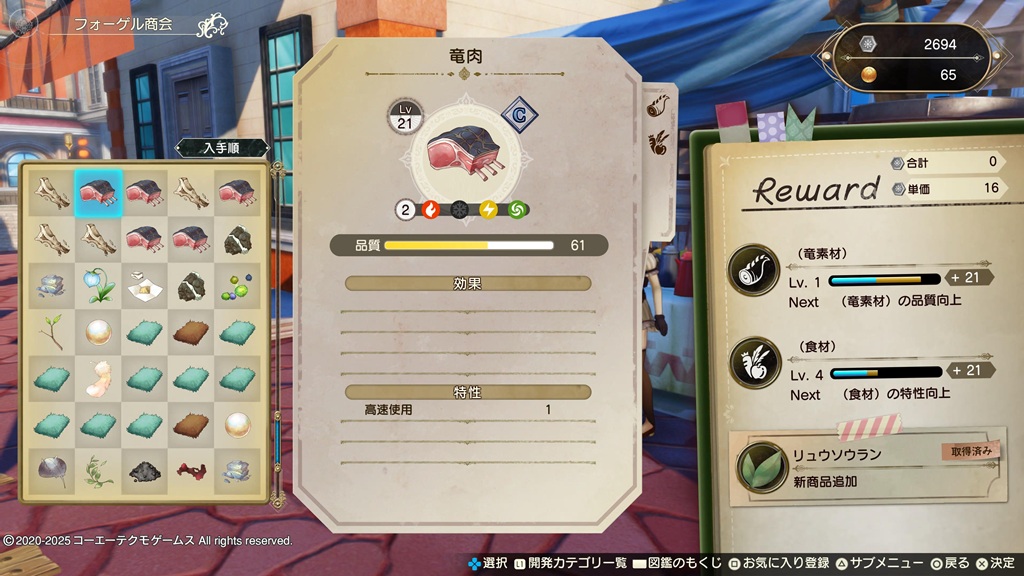Screen dimensions: 1024x576
Task: Pick the blue bellflower item
Action: coord(98,283)
